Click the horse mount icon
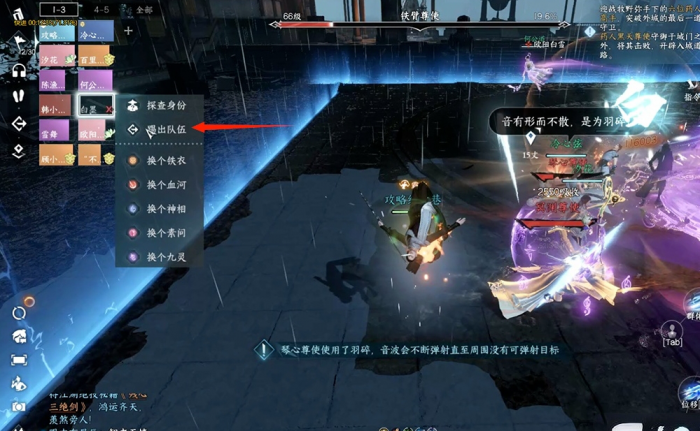The height and width of the screenshot is (431, 700). pos(19,337)
